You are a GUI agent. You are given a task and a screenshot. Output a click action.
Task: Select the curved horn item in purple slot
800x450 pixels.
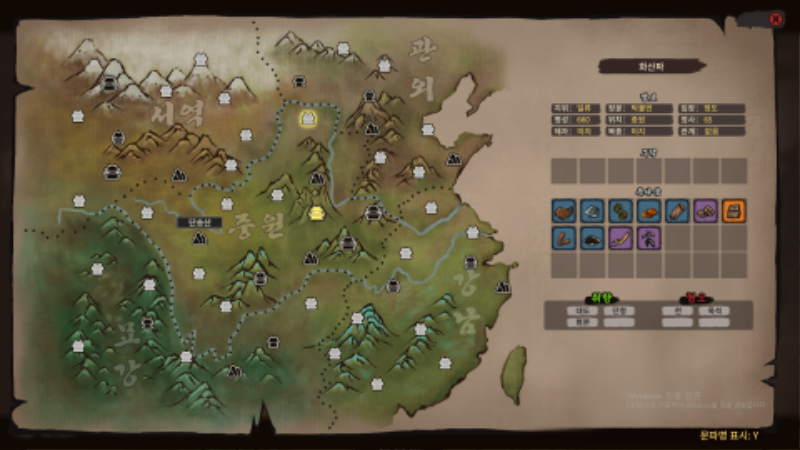point(620,238)
